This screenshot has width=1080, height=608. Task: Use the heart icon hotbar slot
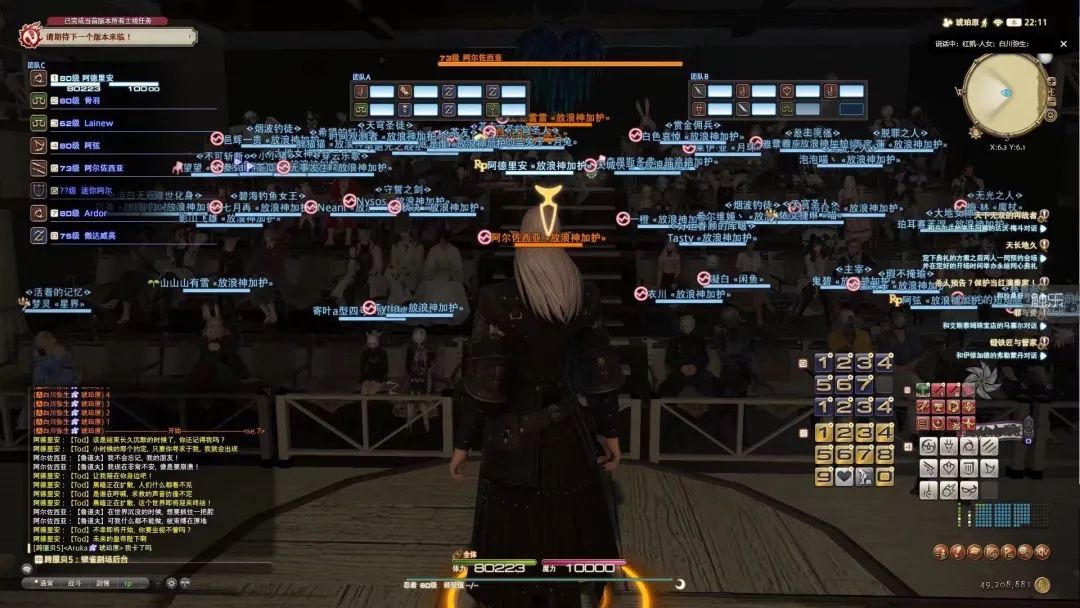pos(845,476)
